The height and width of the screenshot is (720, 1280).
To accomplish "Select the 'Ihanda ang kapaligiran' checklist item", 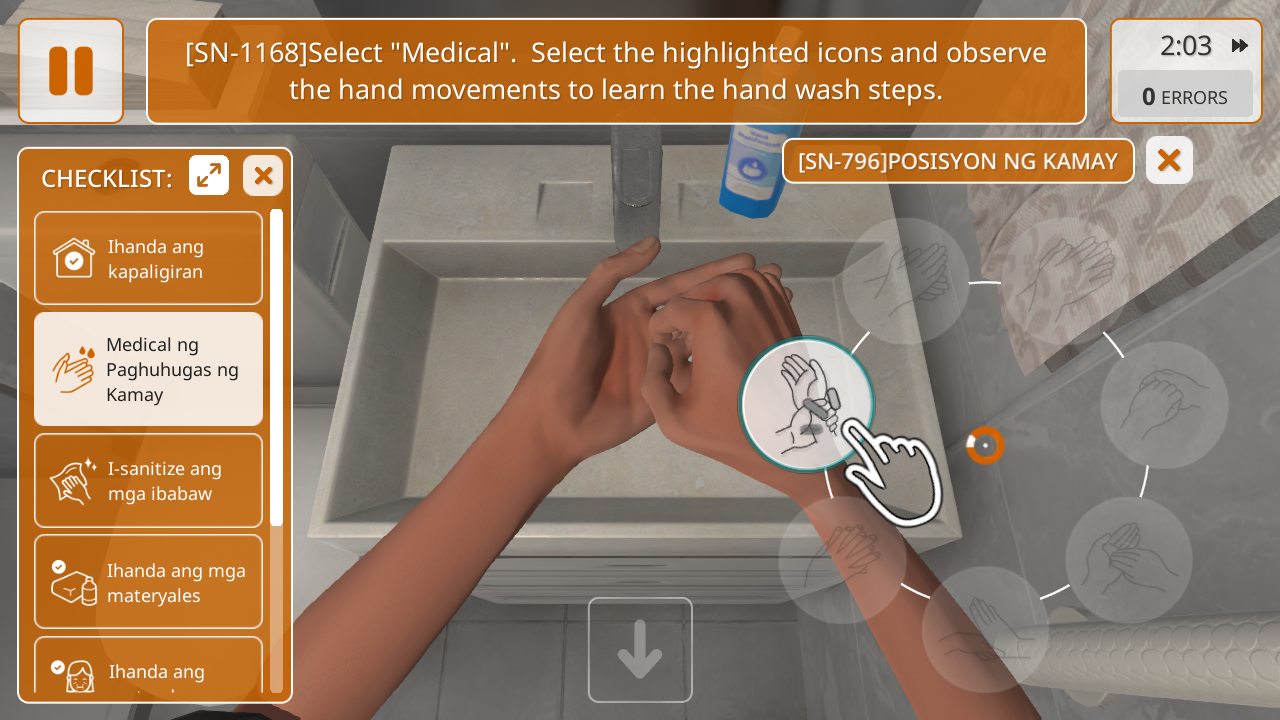I will 148,258.
